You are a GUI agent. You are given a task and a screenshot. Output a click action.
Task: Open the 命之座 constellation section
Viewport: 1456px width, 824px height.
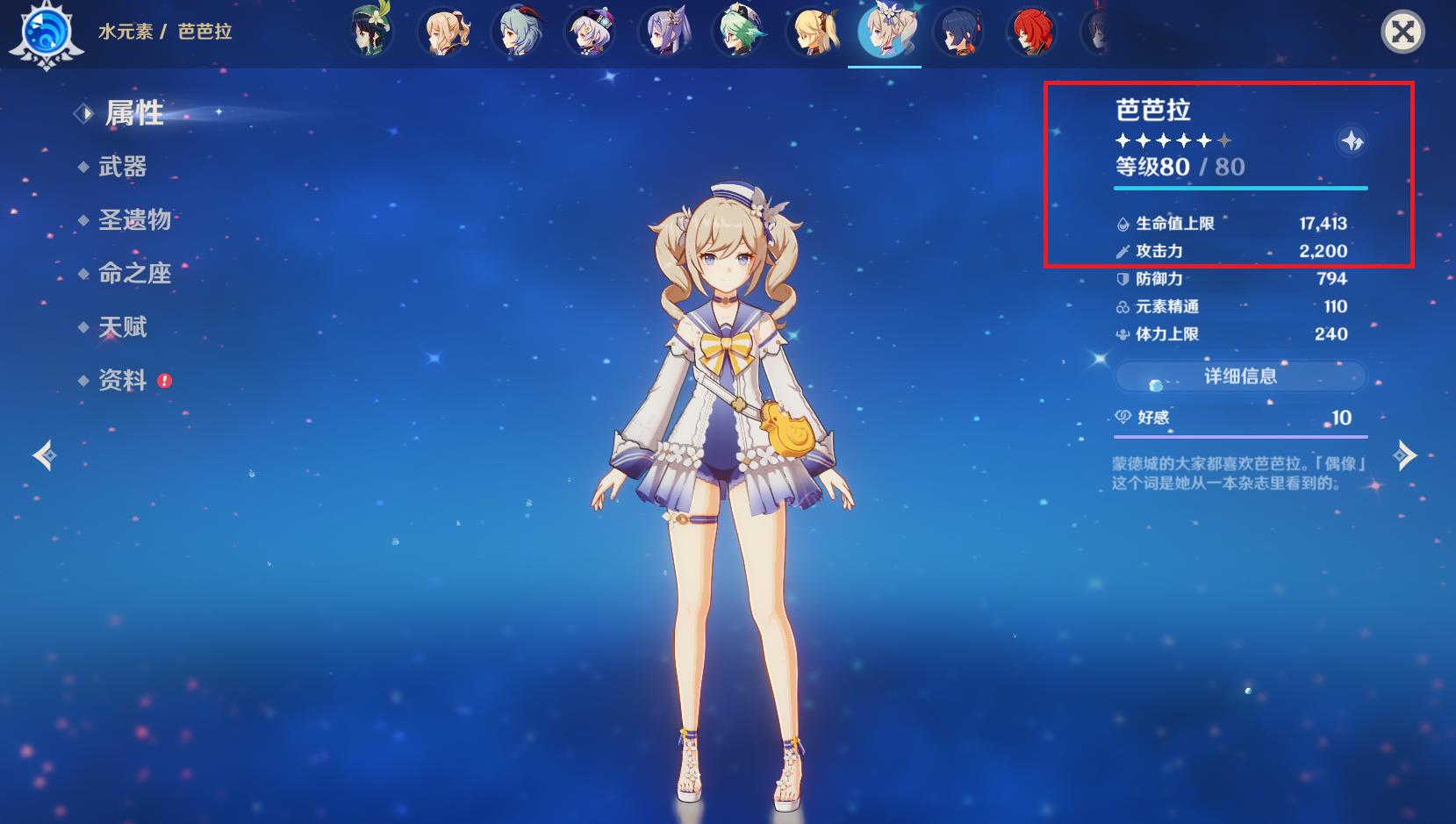tap(134, 274)
